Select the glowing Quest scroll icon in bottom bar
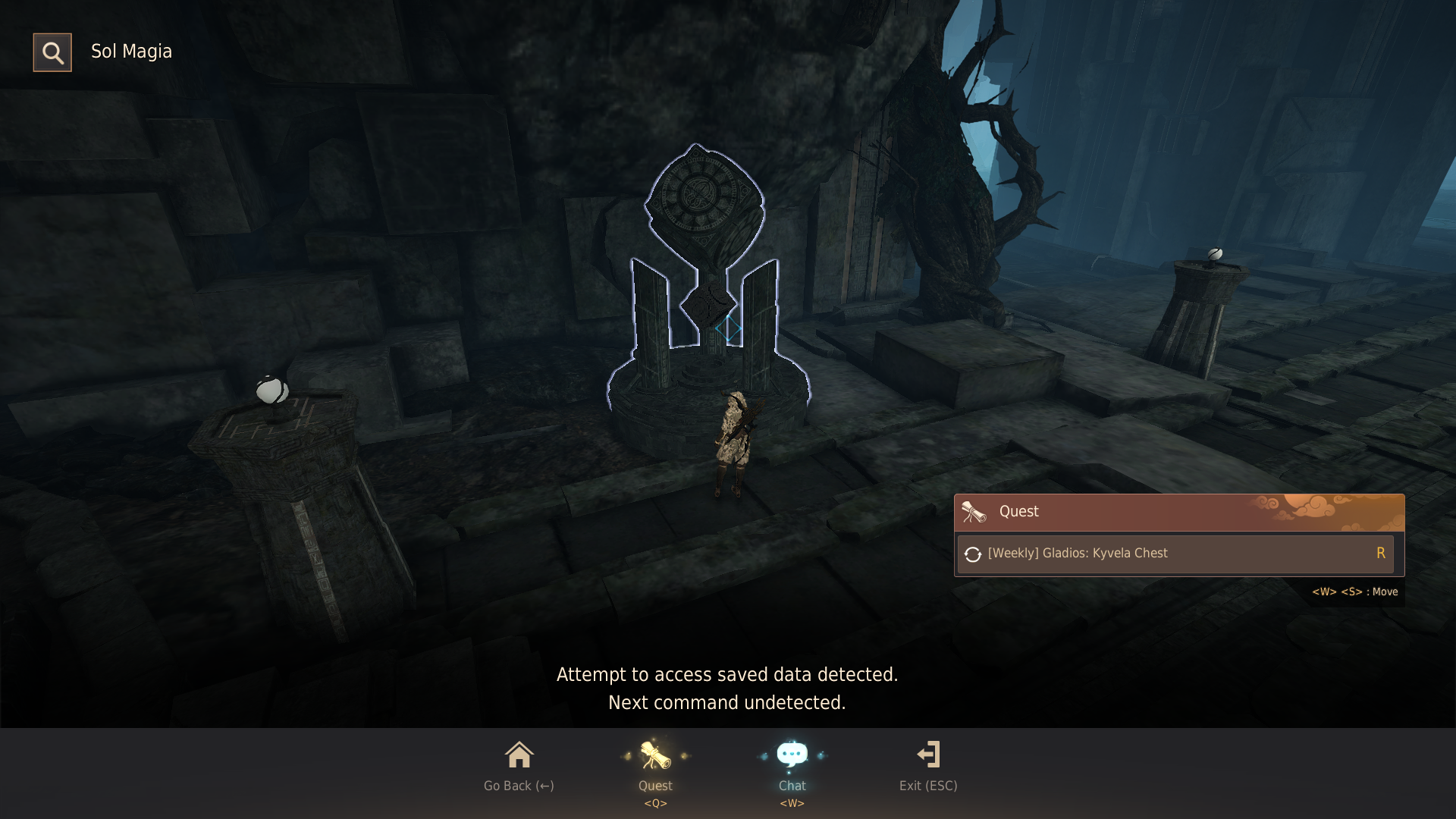 [654, 755]
